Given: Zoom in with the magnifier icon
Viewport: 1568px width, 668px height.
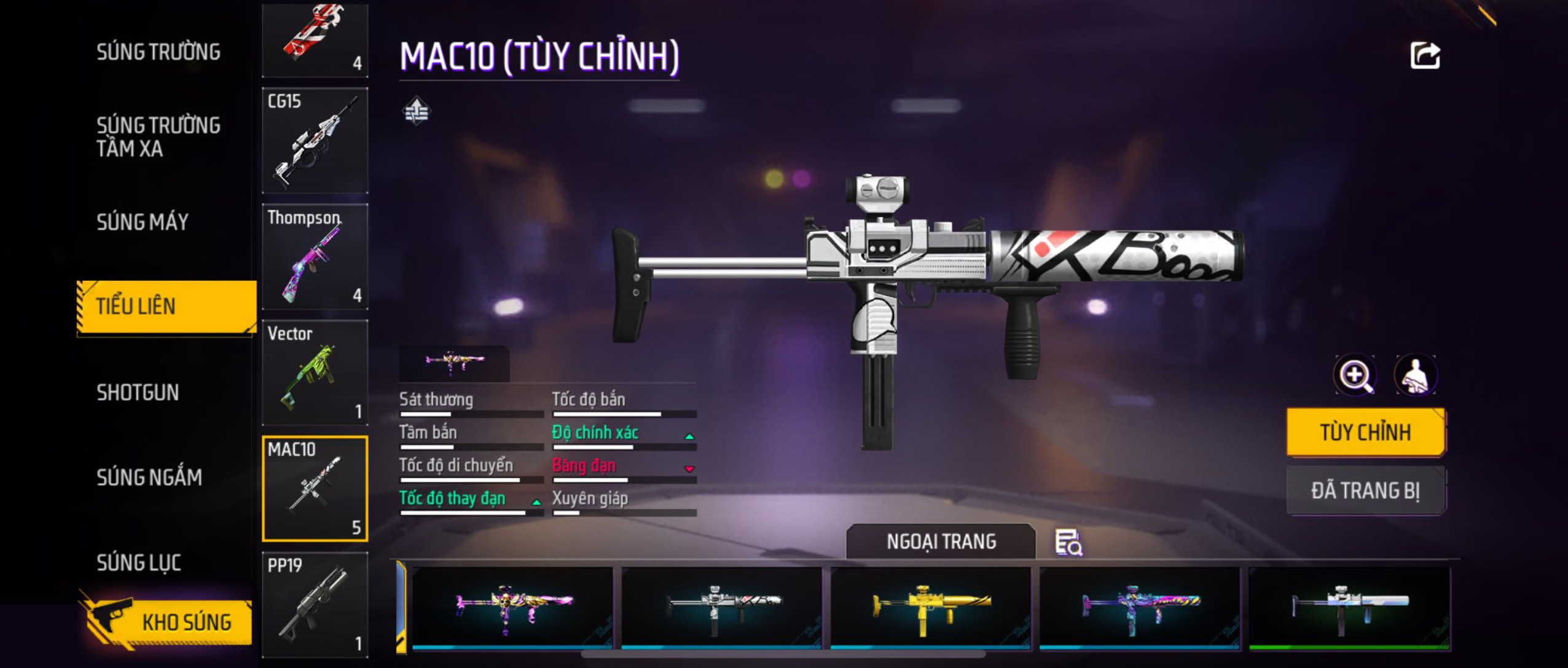Looking at the screenshot, I should 1355,375.
